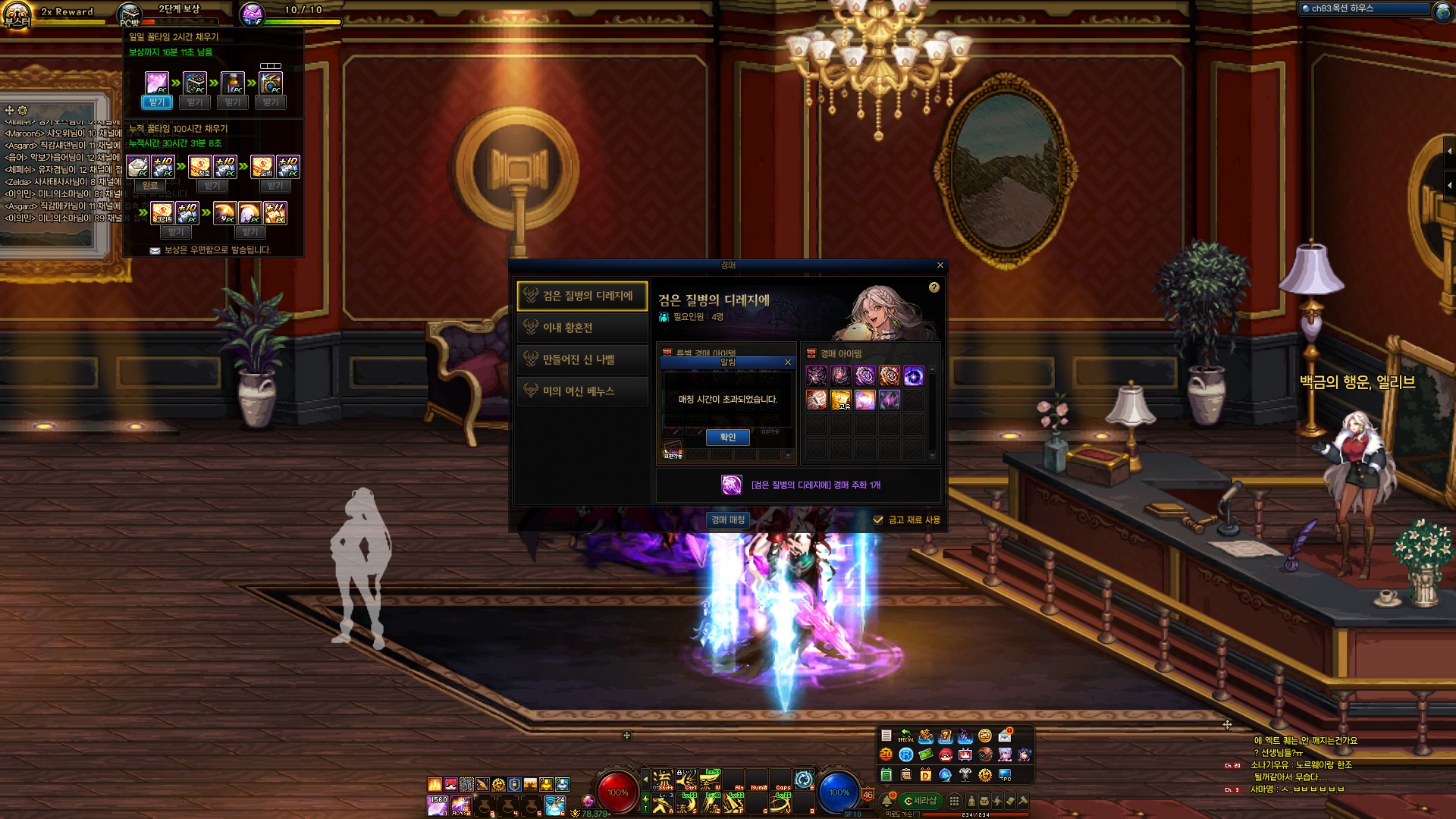
Task: Close the 알림 alert popup
Action: (x=788, y=362)
